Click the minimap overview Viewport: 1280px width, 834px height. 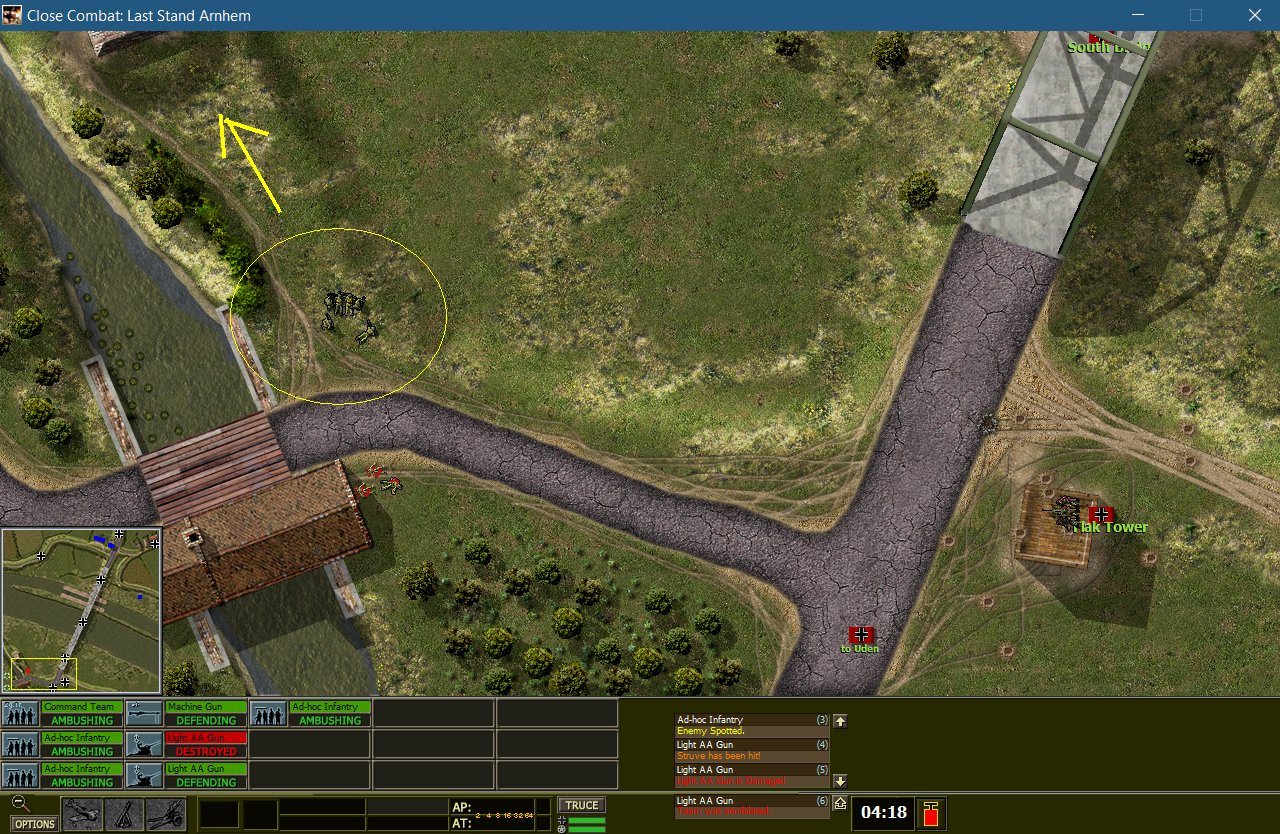point(81,610)
